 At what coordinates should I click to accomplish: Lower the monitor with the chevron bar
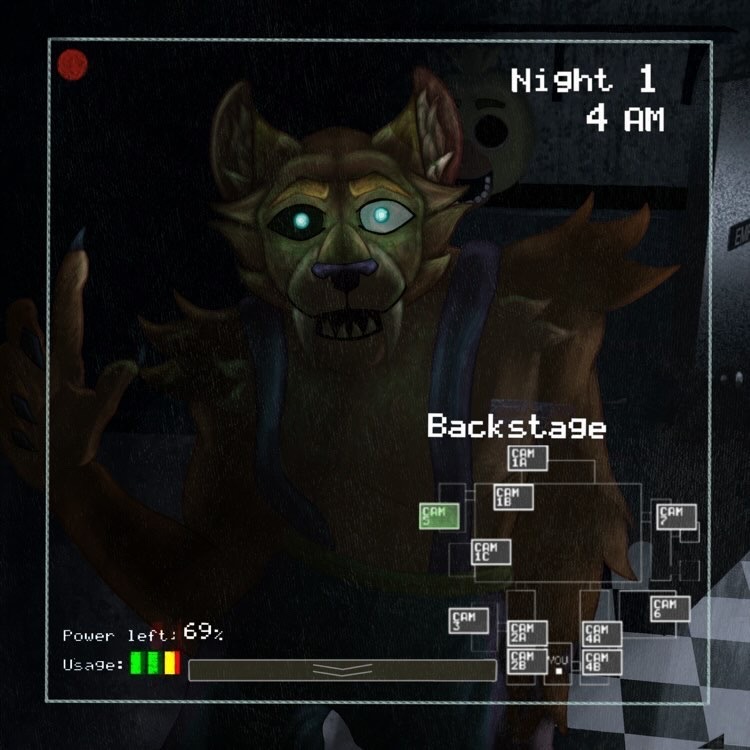coord(342,670)
